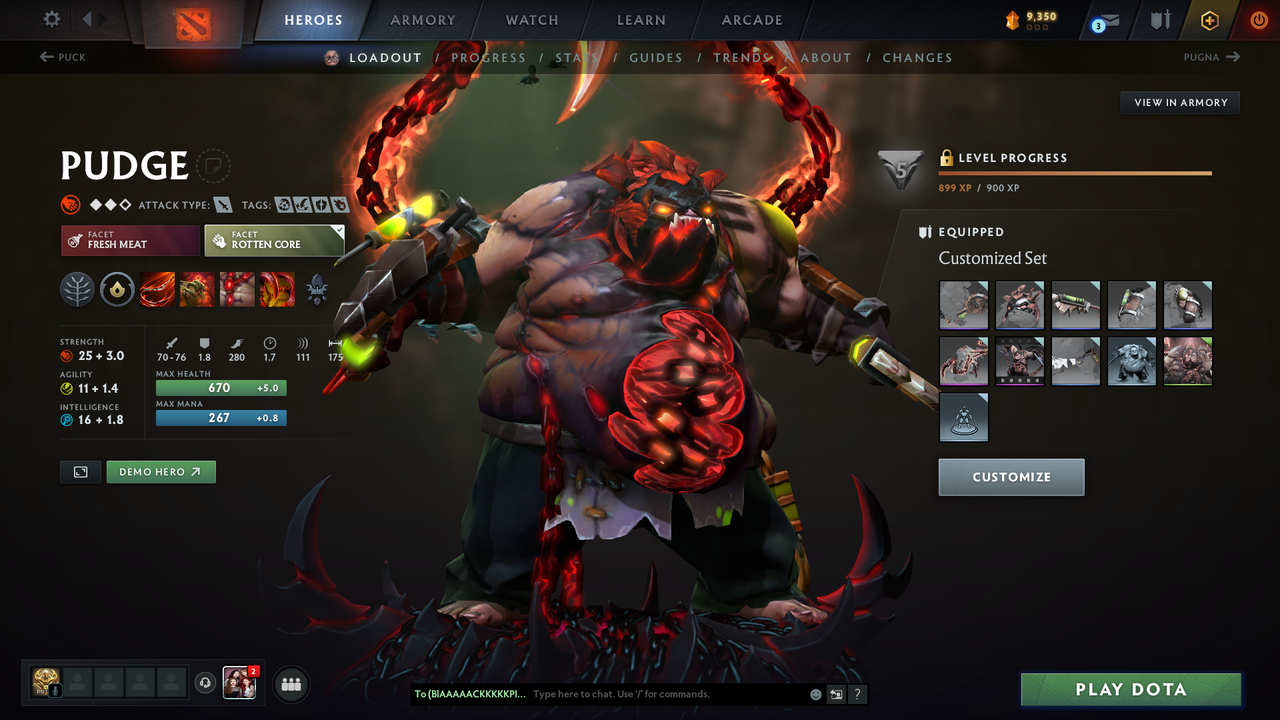Click the Demo Hero button
Image resolution: width=1280 pixels, height=720 pixels.
click(x=161, y=471)
